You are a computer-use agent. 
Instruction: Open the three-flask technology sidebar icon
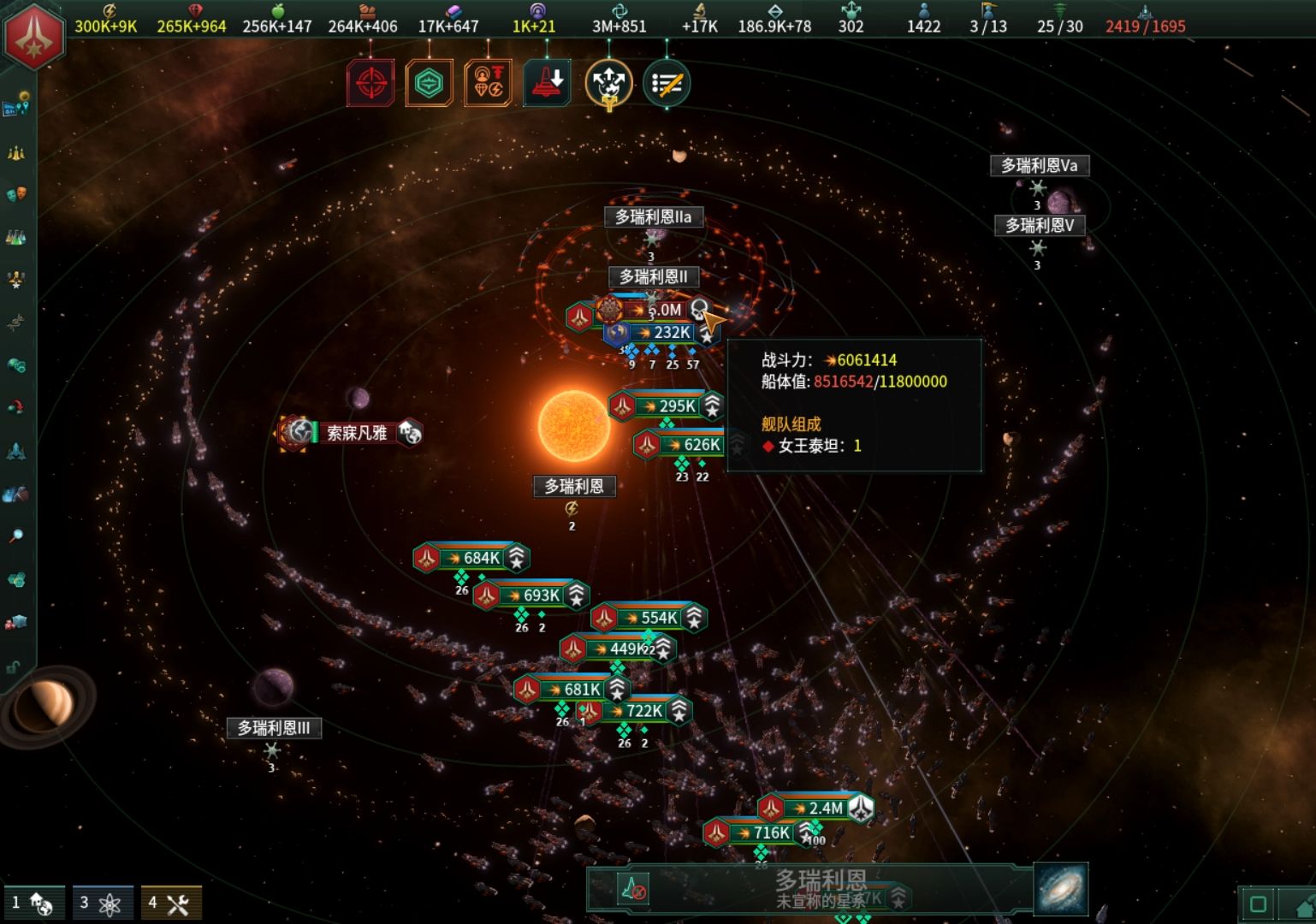pos(16,237)
